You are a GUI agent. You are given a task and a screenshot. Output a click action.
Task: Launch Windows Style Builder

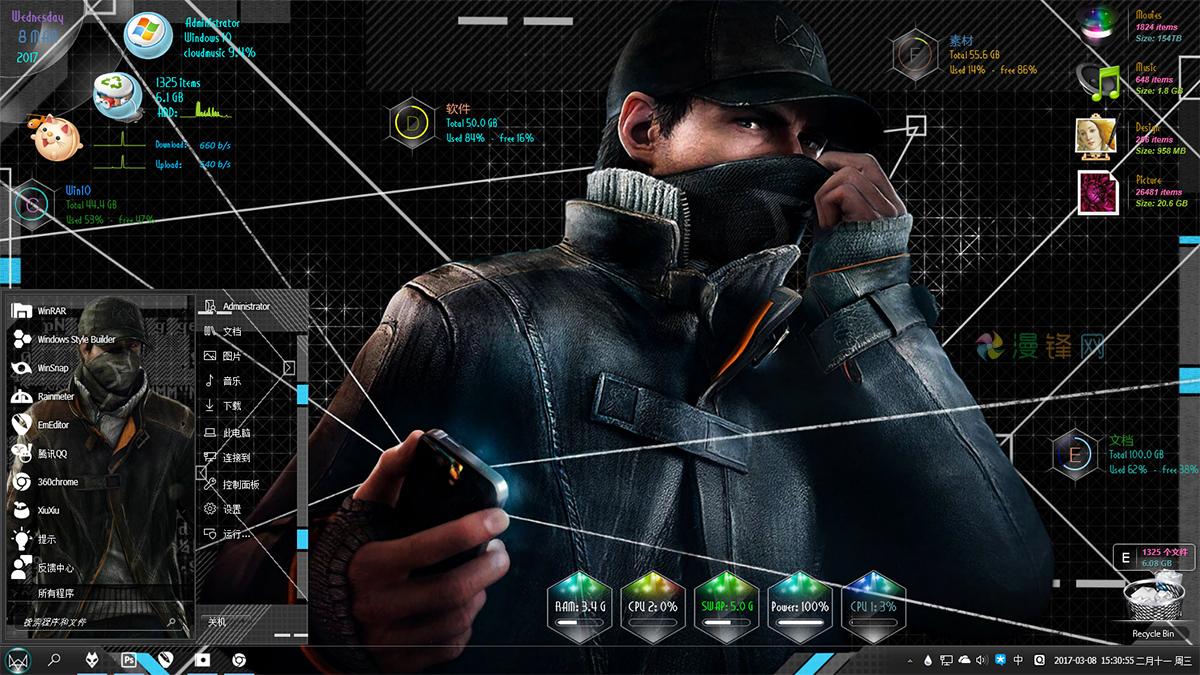pyautogui.click(x=76, y=340)
